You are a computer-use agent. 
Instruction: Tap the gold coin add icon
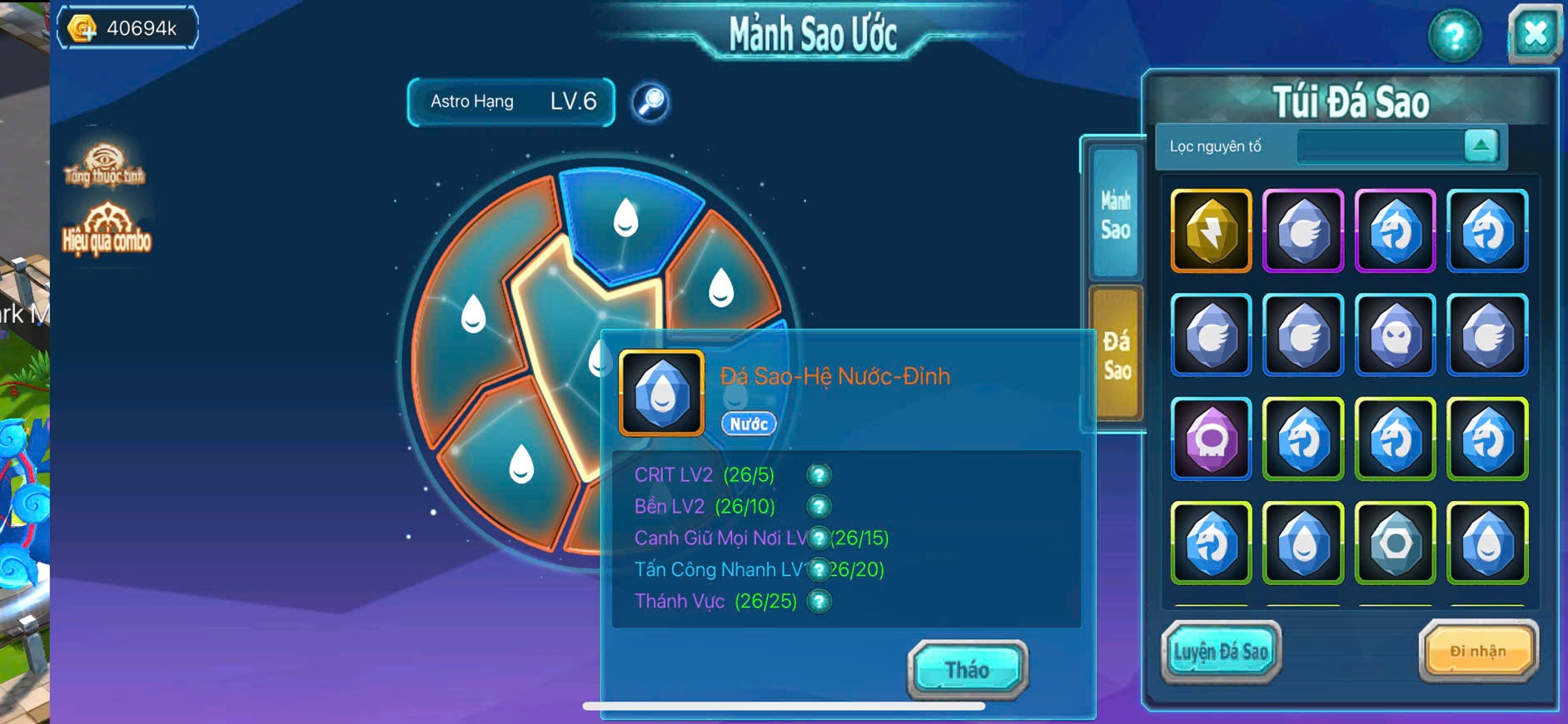pos(82,28)
